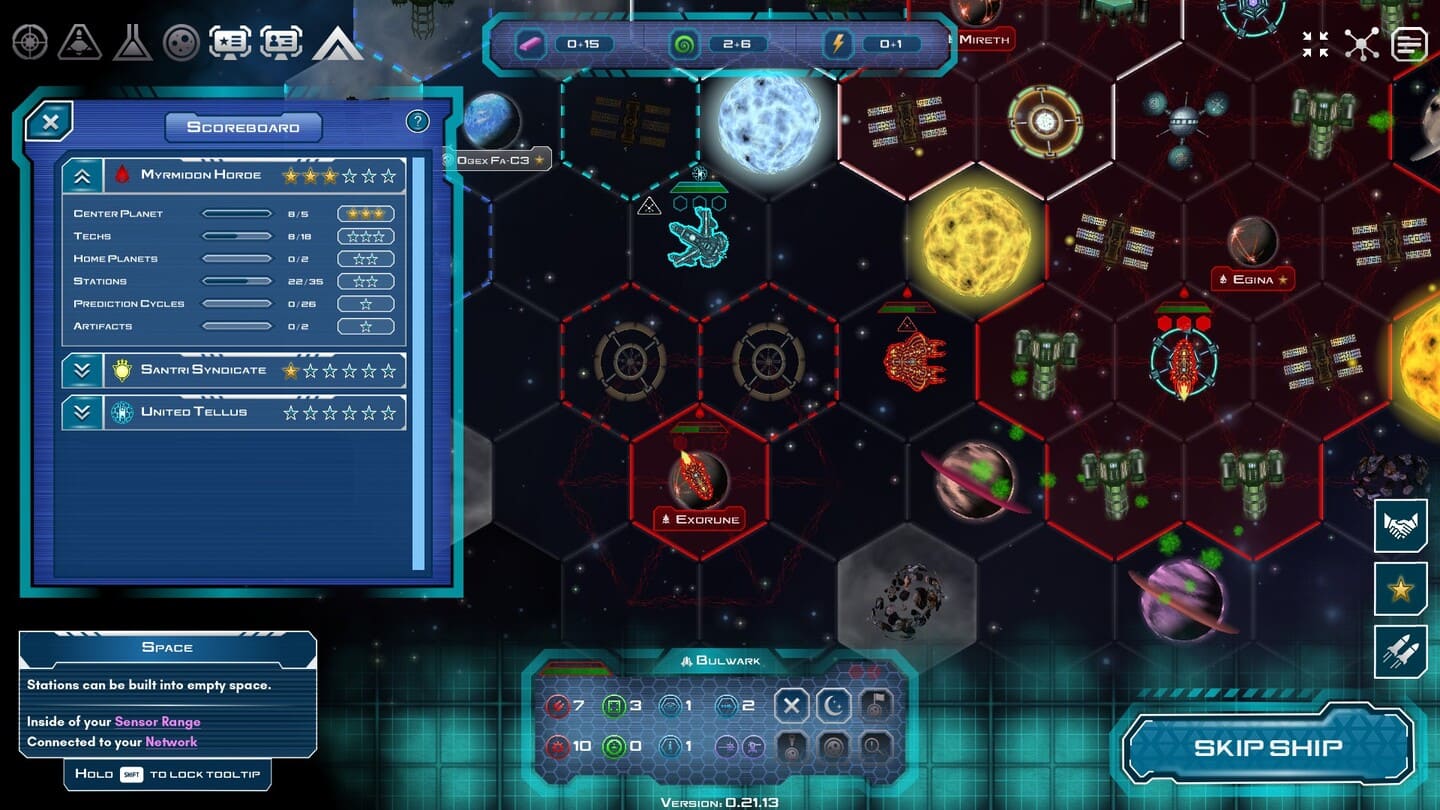Open the main menu list icon

pyautogui.click(x=1409, y=44)
